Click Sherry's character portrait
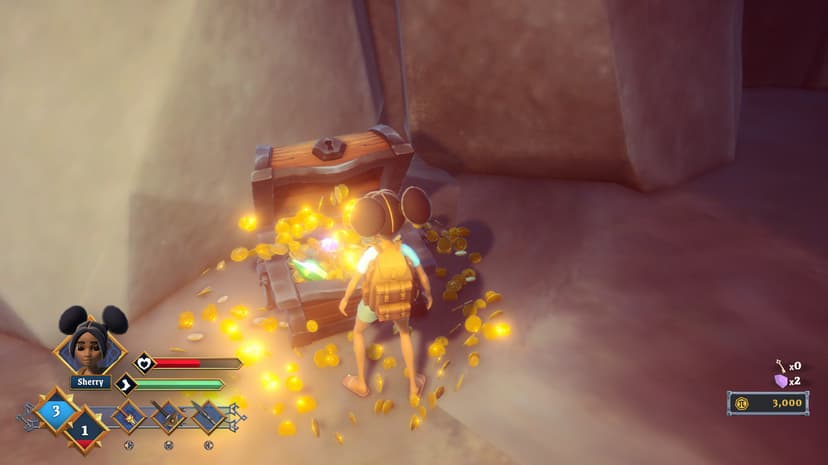The height and width of the screenshot is (465, 828). 90,343
